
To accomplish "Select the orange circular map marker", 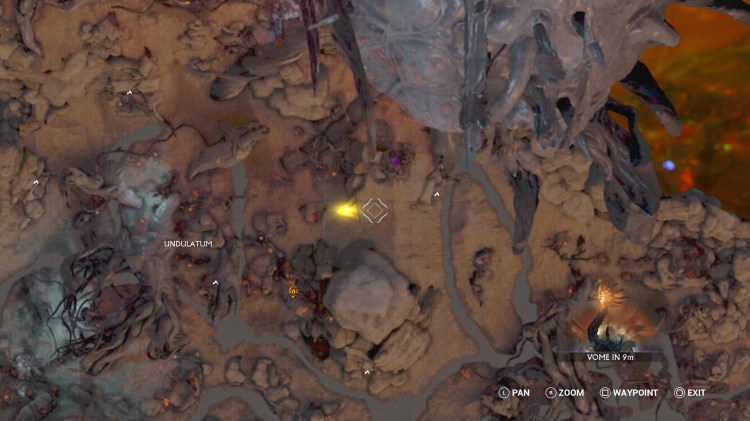I will (x=293, y=291).
